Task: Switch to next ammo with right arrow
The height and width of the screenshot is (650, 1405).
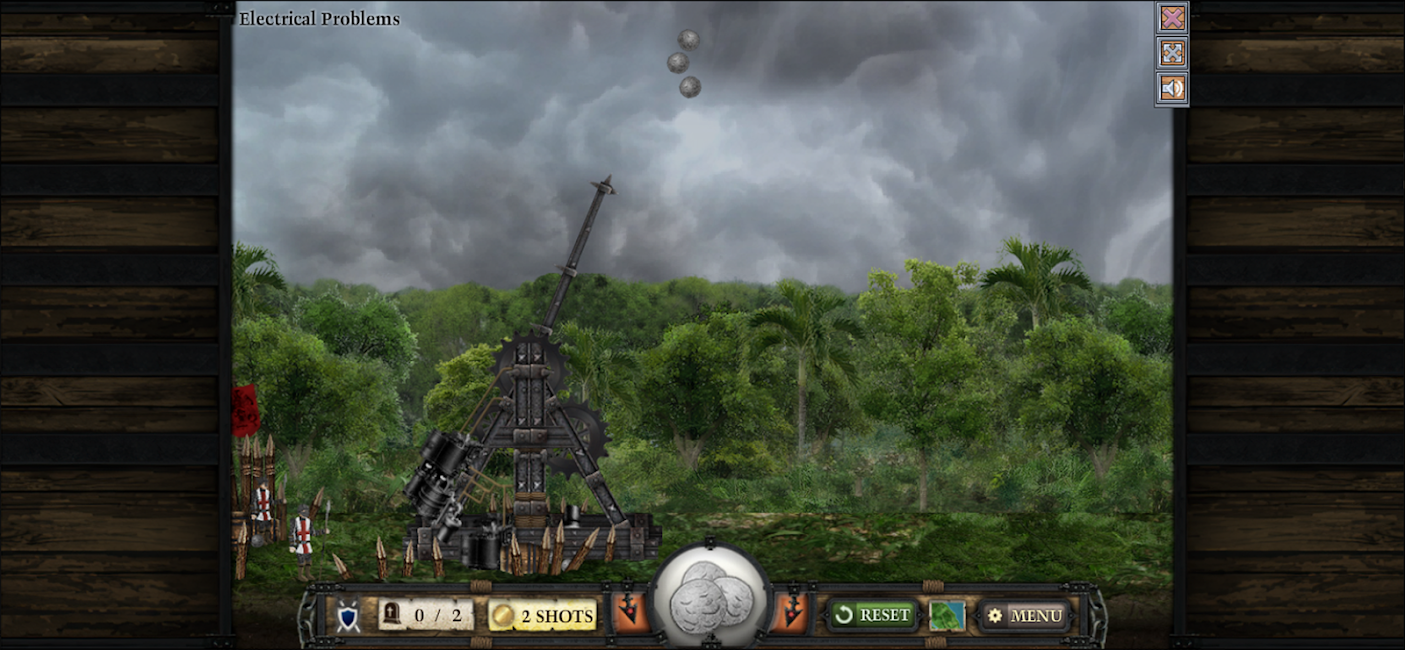Action: (791, 613)
